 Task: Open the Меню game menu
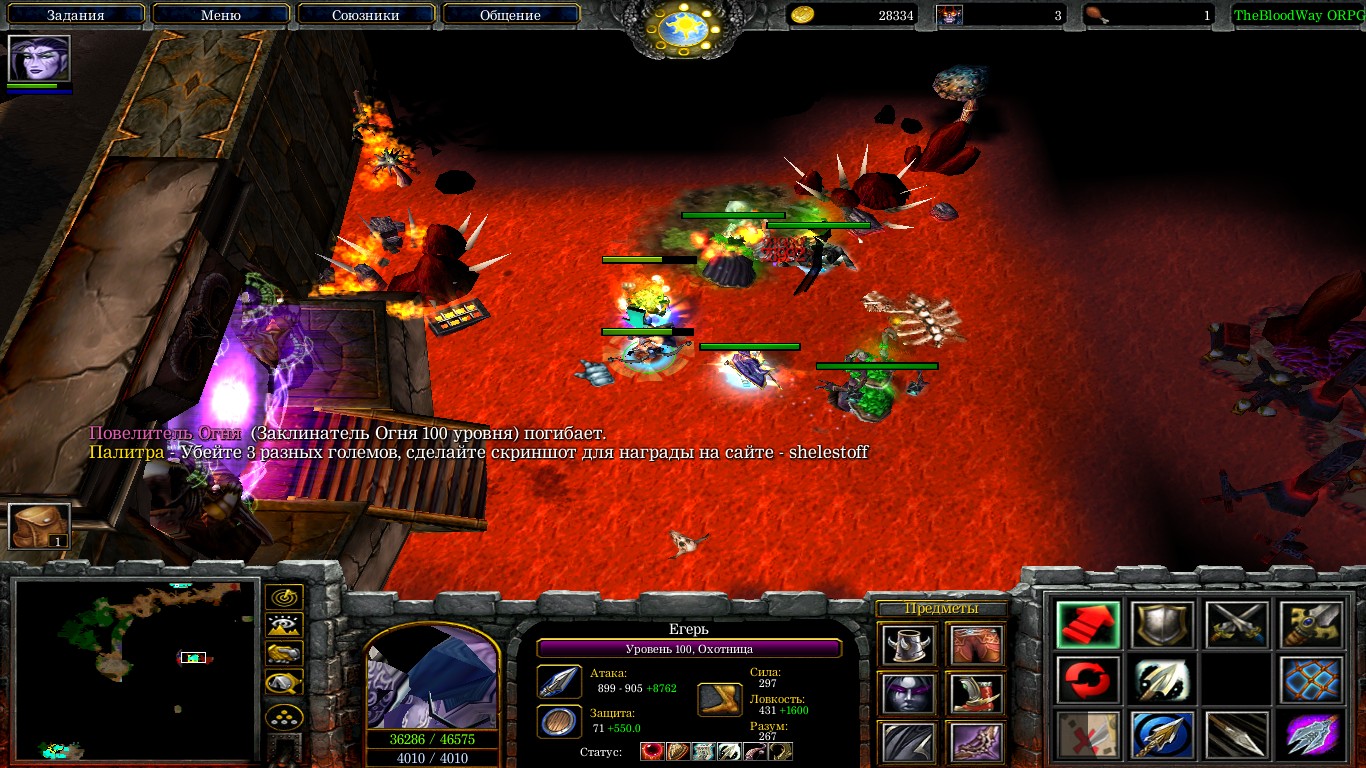[221, 15]
